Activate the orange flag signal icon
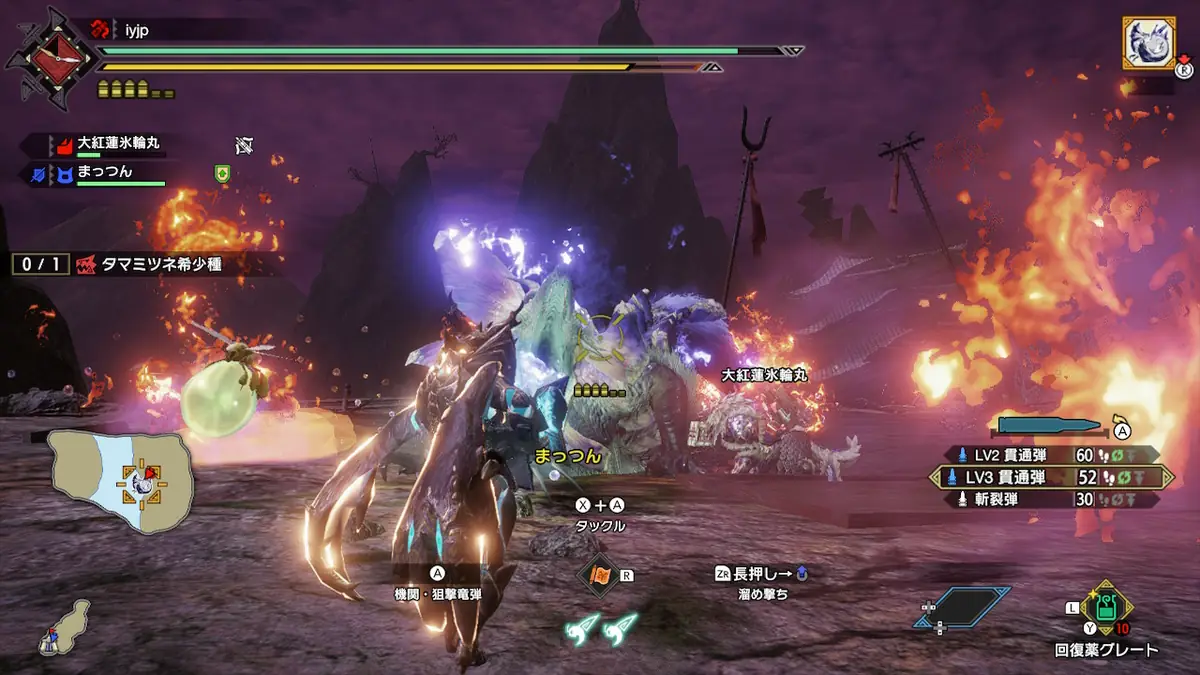This screenshot has width=1200, height=675. (x=598, y=575)
